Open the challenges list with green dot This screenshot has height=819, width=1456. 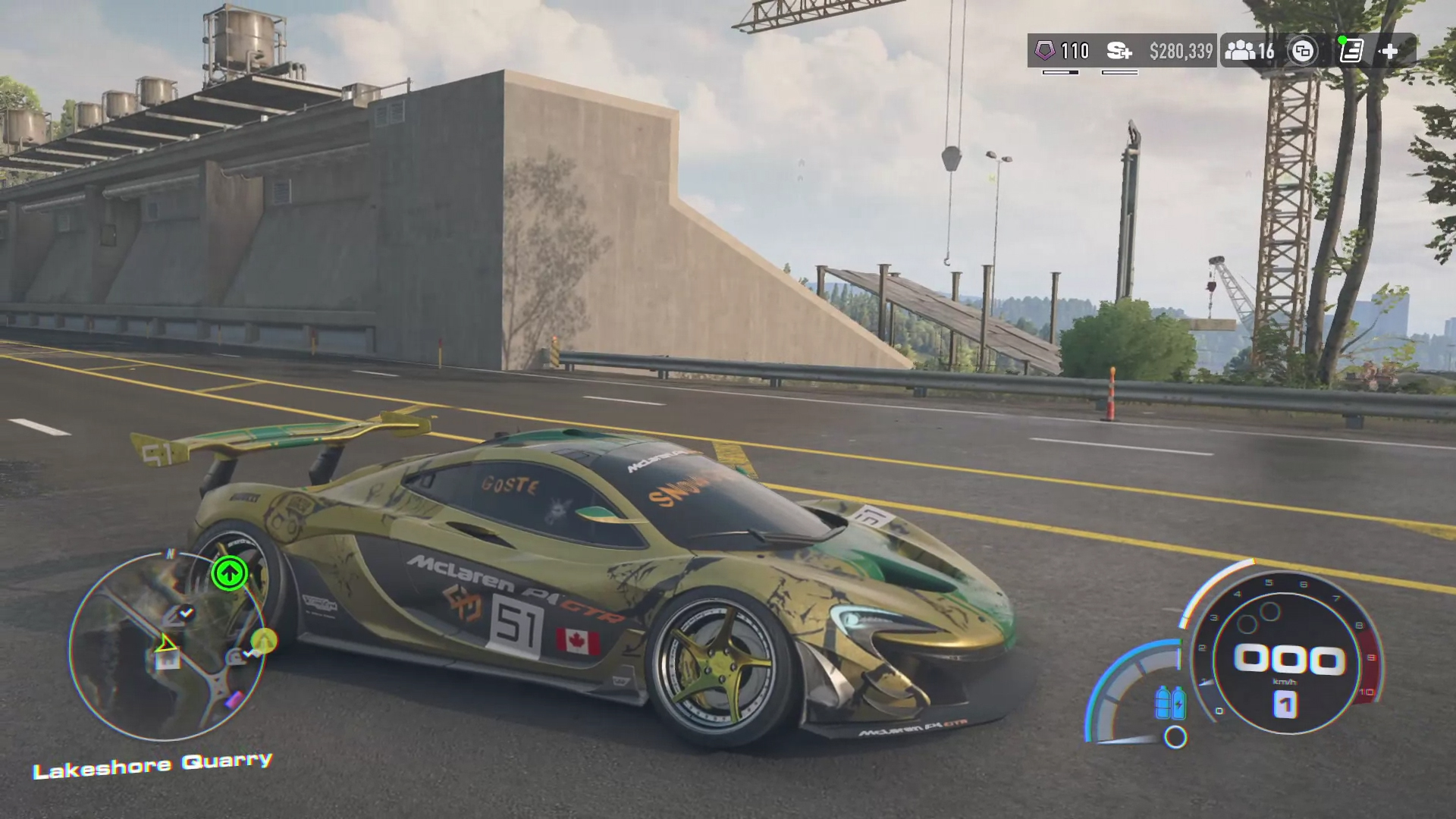(x=1351, y=51)
